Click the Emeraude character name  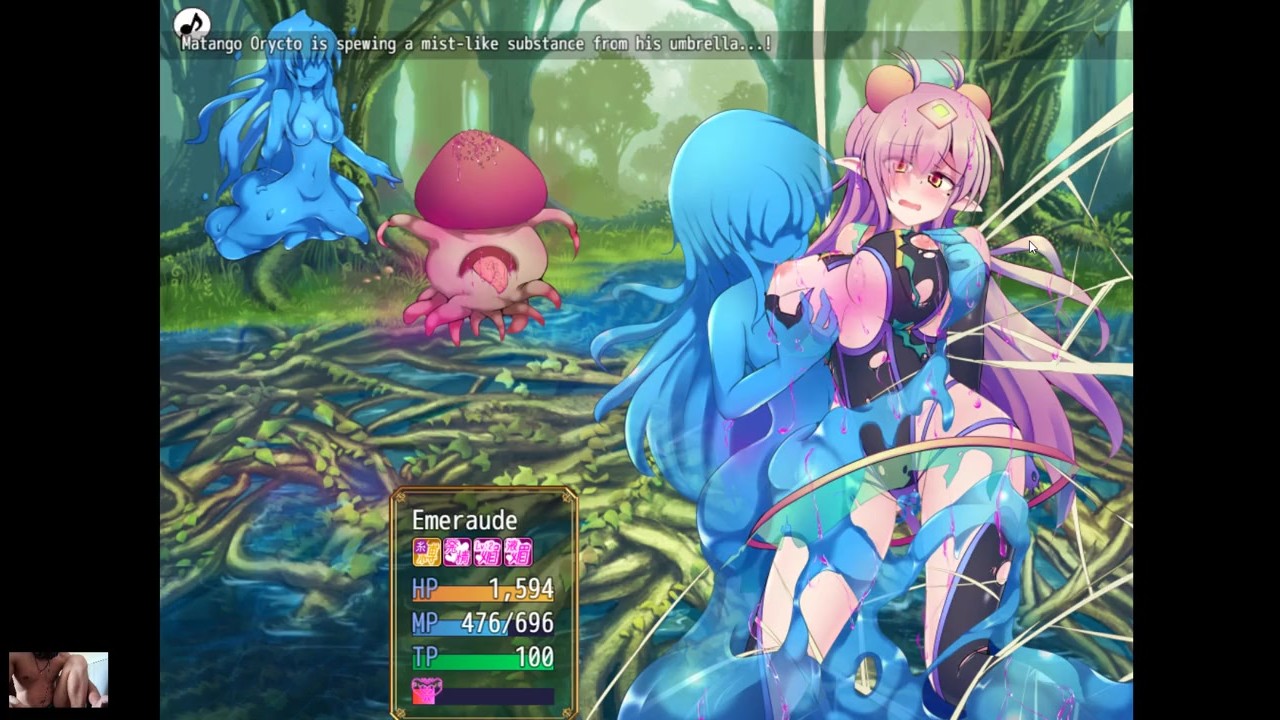pos(464,520)
